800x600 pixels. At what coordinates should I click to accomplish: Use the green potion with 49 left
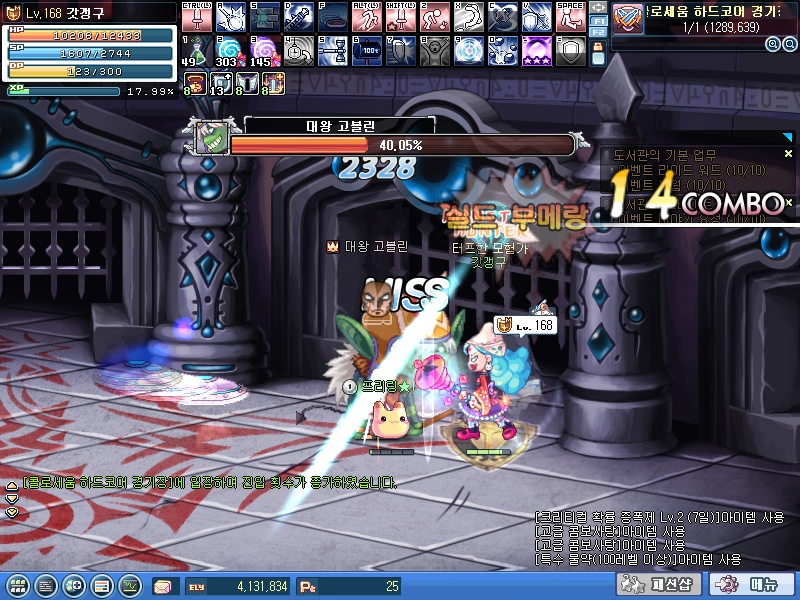(x=196, y=49)
